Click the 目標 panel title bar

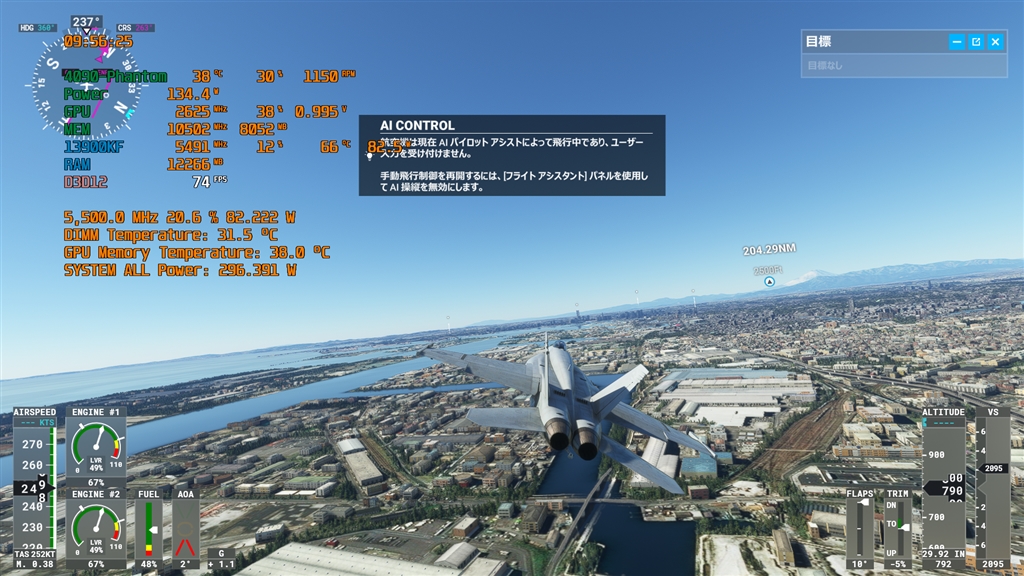(870, 42)
